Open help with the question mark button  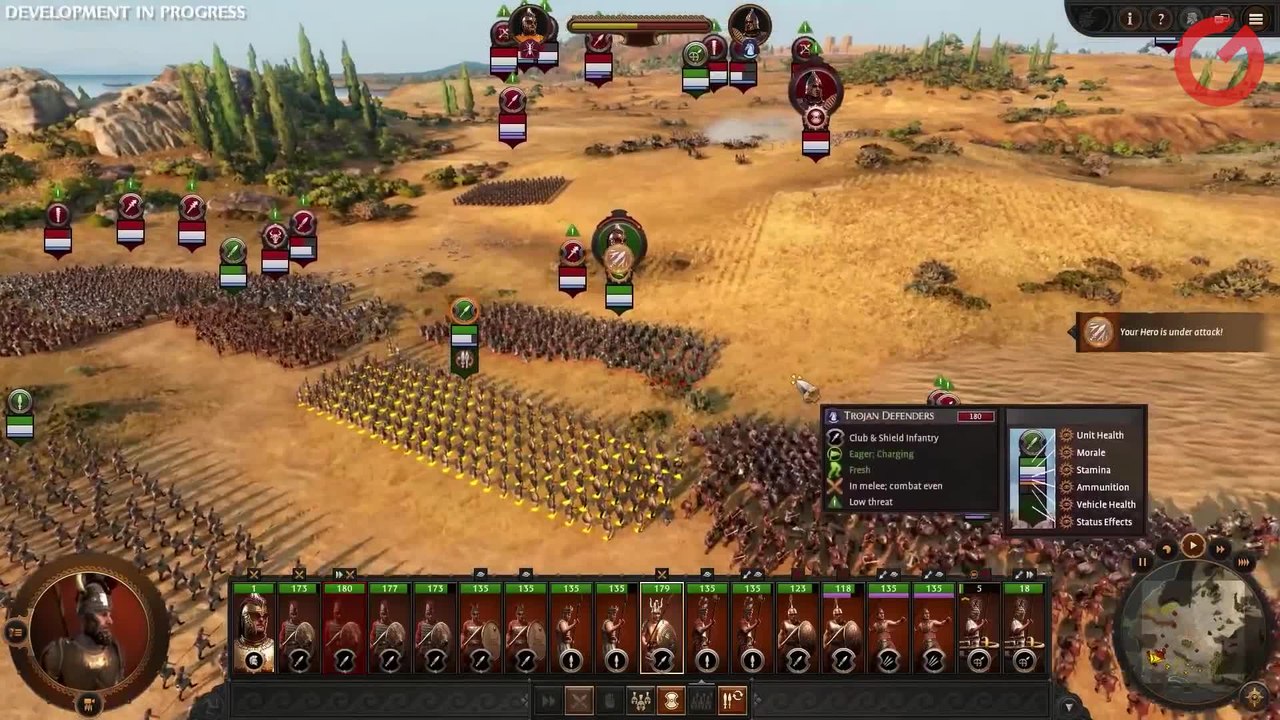point(1160,19)
